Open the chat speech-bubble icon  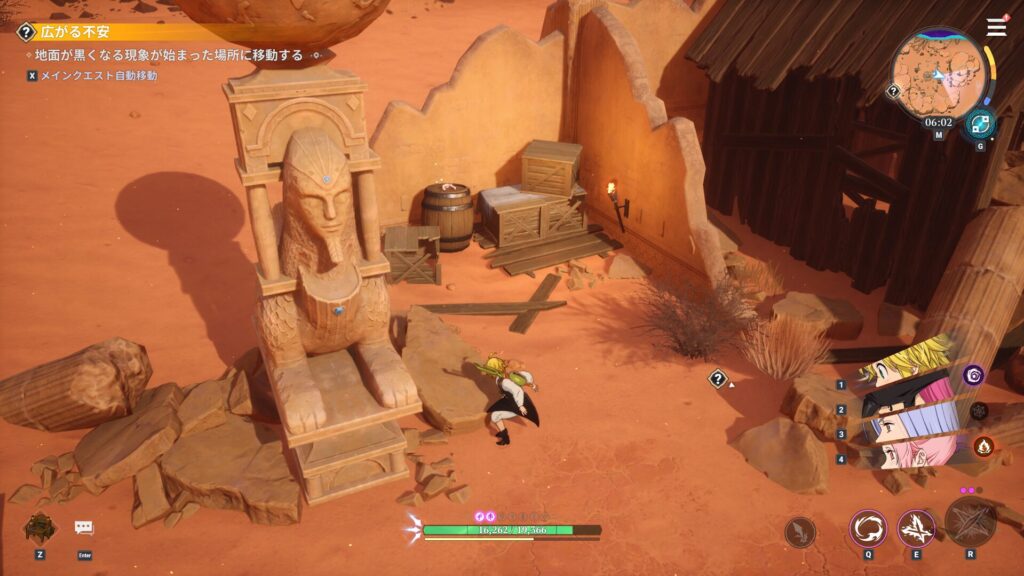tap(84, 527)
